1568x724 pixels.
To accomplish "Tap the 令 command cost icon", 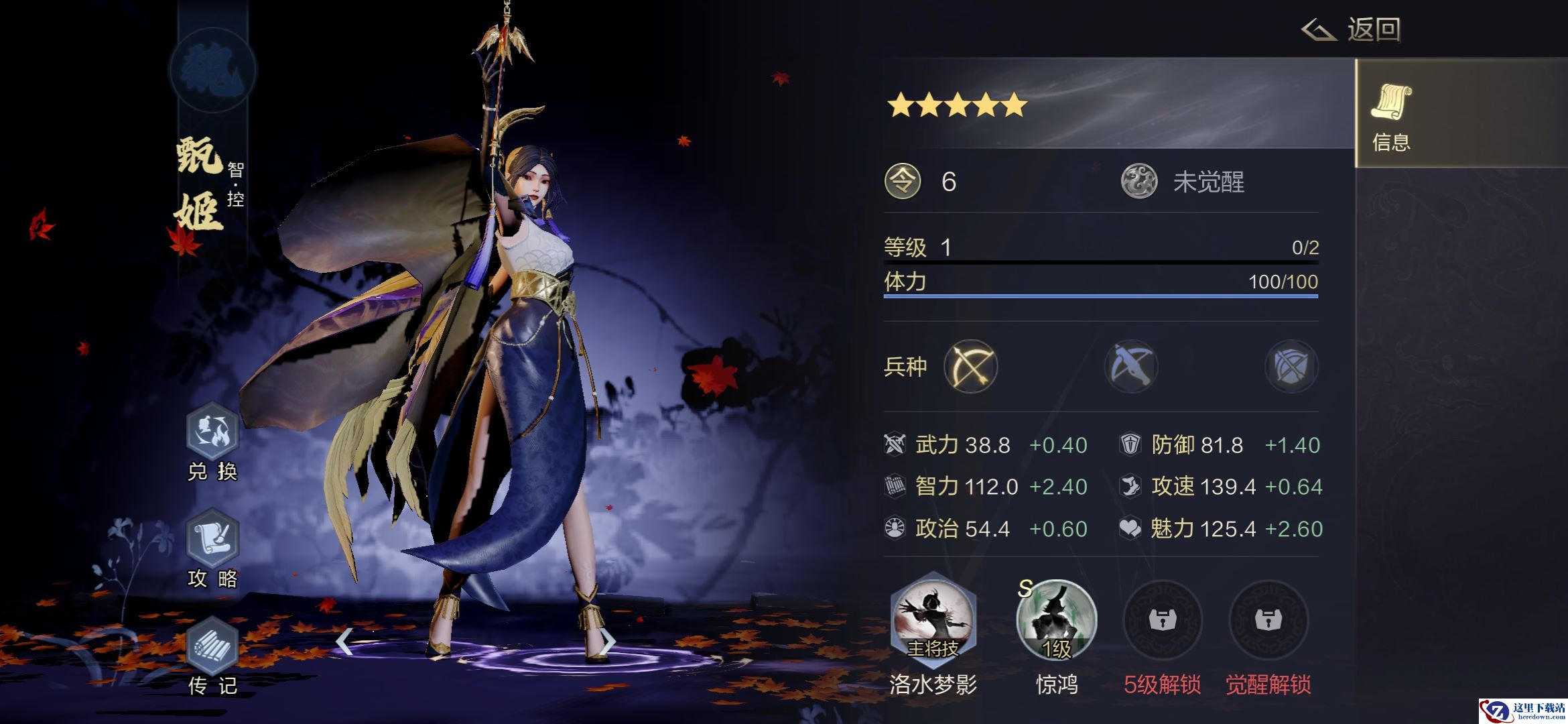I will [x=903, y=182].
